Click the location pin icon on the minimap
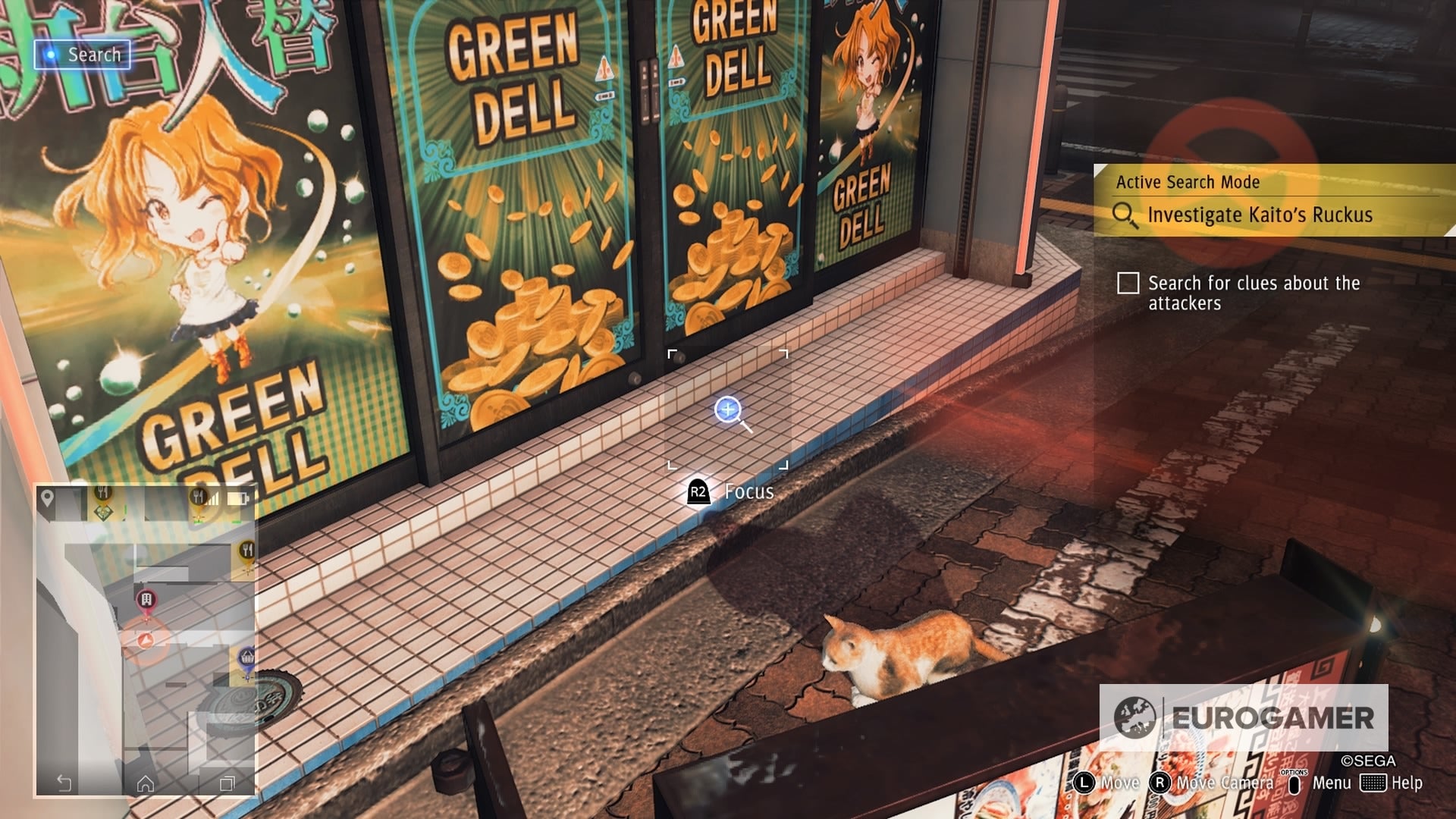The image size is (1456, 819). (x=46, y=497)
